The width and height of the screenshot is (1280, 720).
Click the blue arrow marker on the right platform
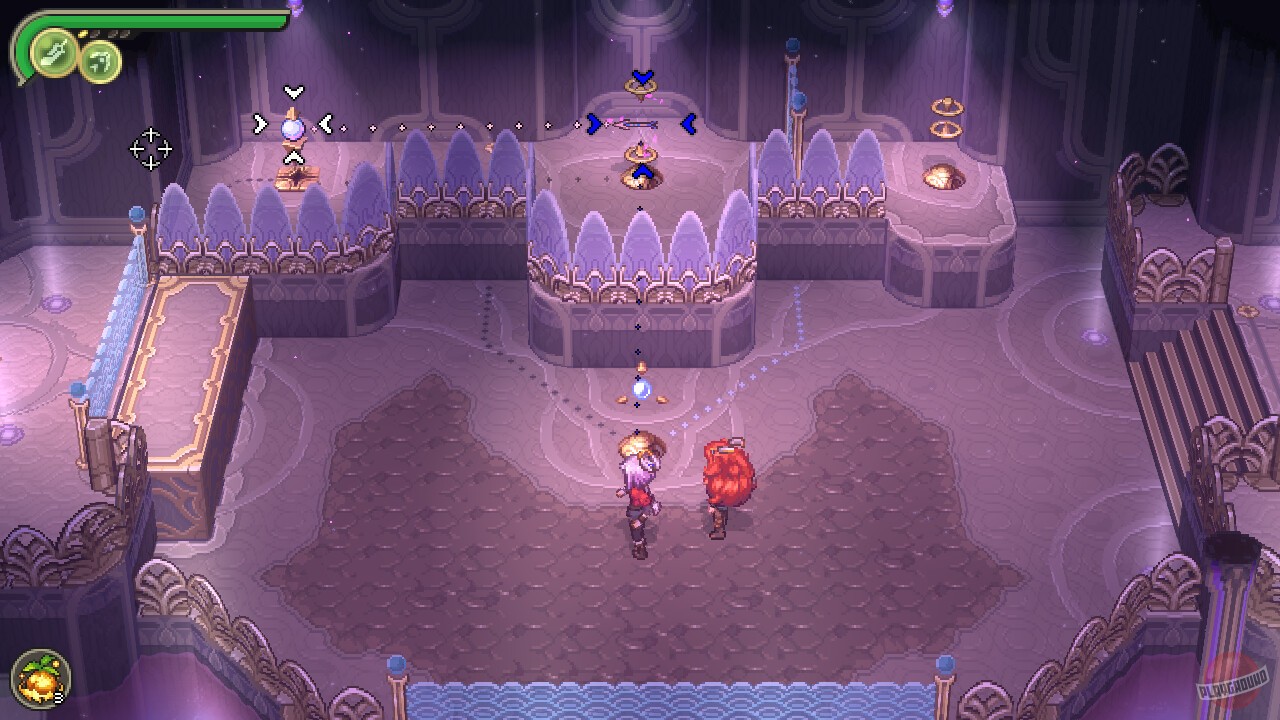[688, 122]
